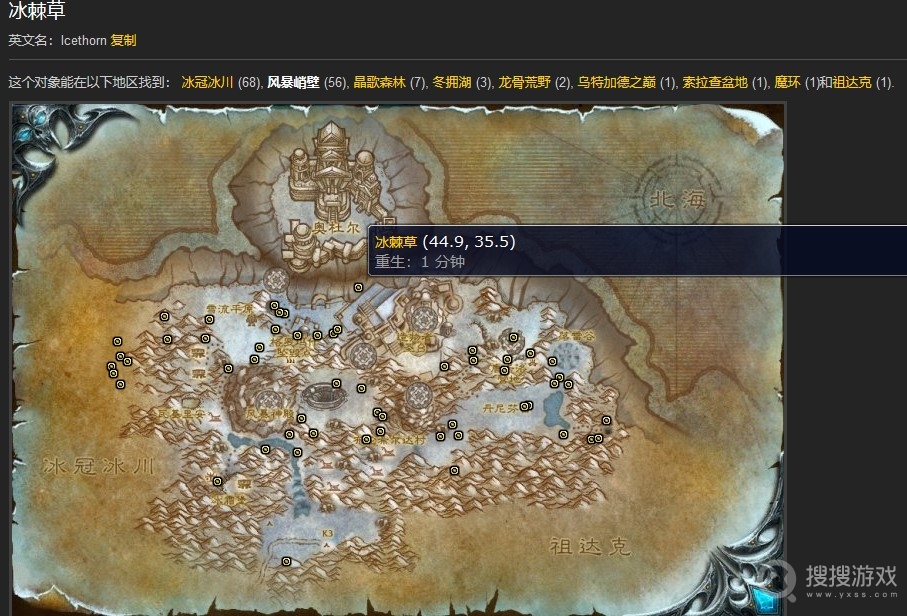Copy the English name Icethorn
This screenshot has height=616, width=907.
pyautogui.click(x=123, y=40)
